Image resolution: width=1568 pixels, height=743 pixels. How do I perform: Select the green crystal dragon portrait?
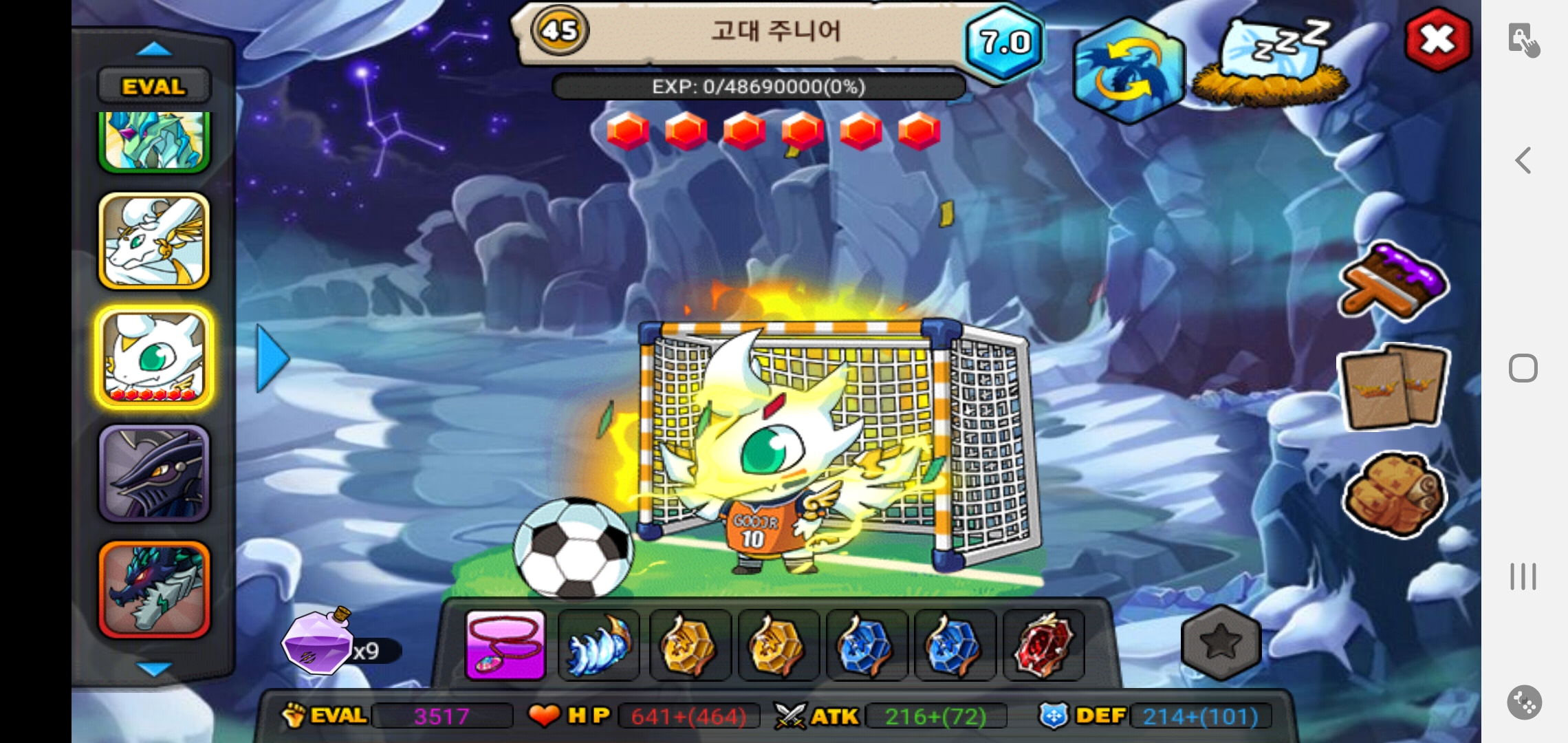click(154, 141)
